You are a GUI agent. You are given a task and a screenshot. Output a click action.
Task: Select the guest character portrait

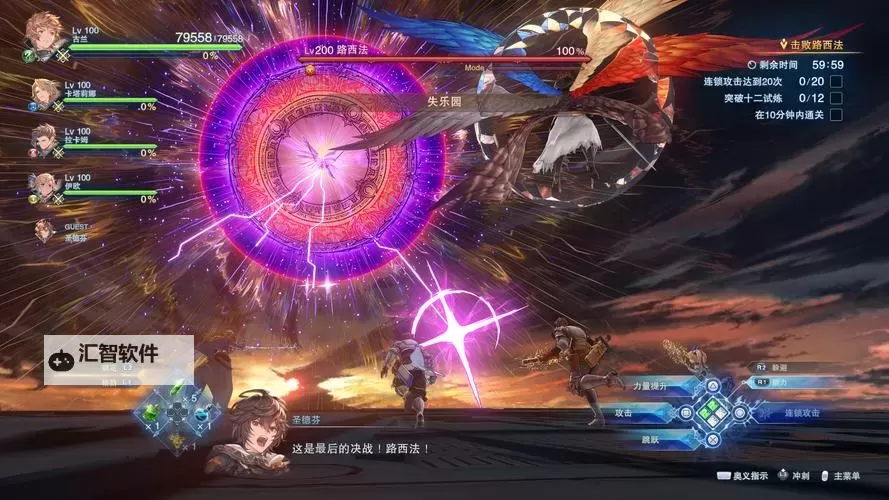[x=44, y=230]
